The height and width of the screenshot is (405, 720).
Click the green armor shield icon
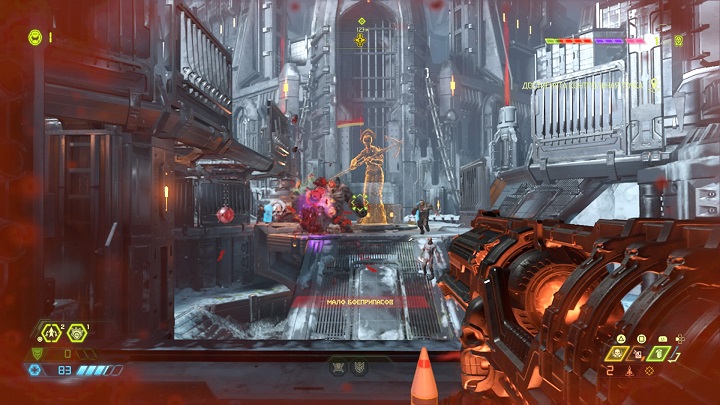point(38,353)
